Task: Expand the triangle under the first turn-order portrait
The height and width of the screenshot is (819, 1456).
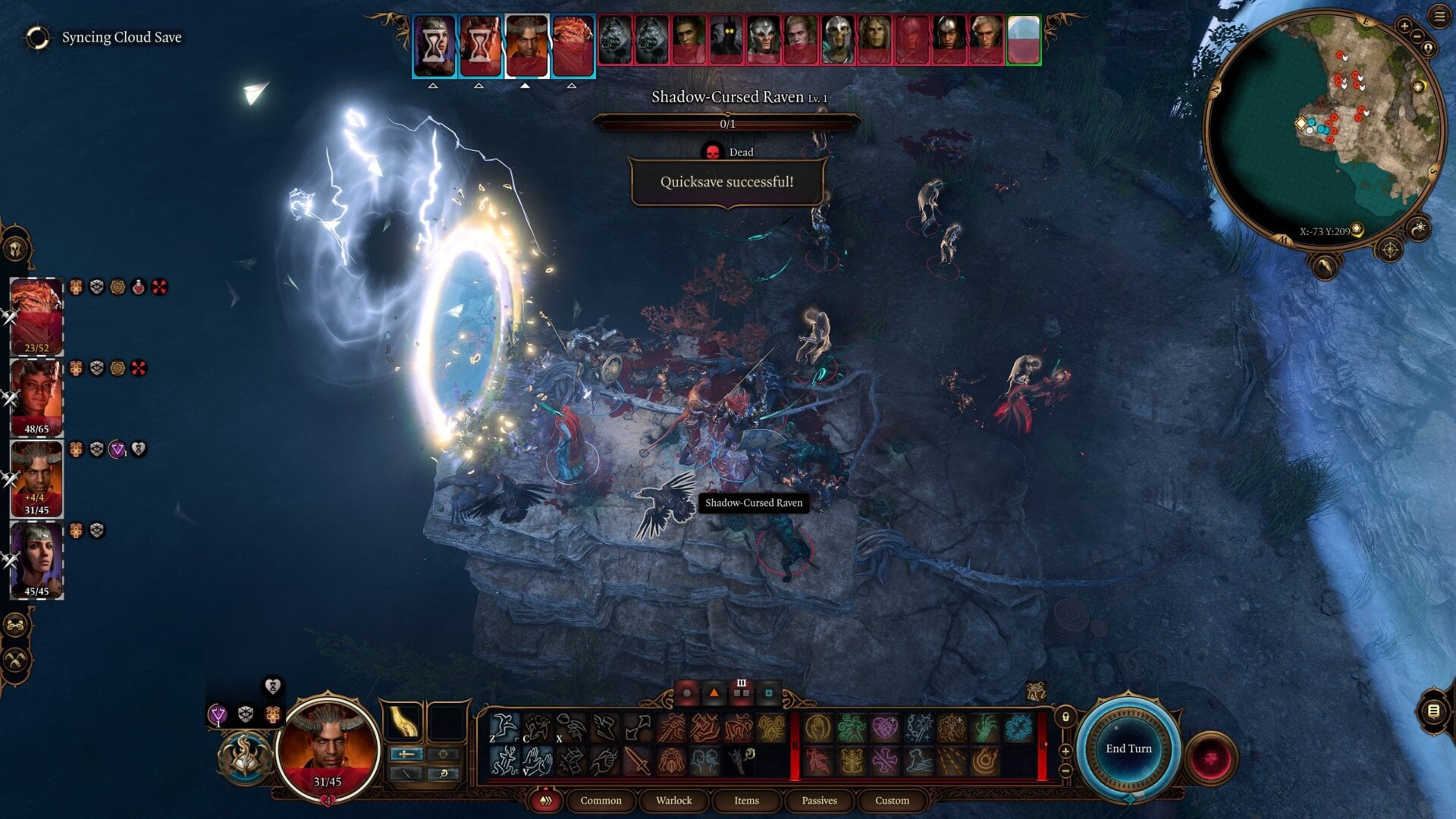Action: click(x=433, y=86)
